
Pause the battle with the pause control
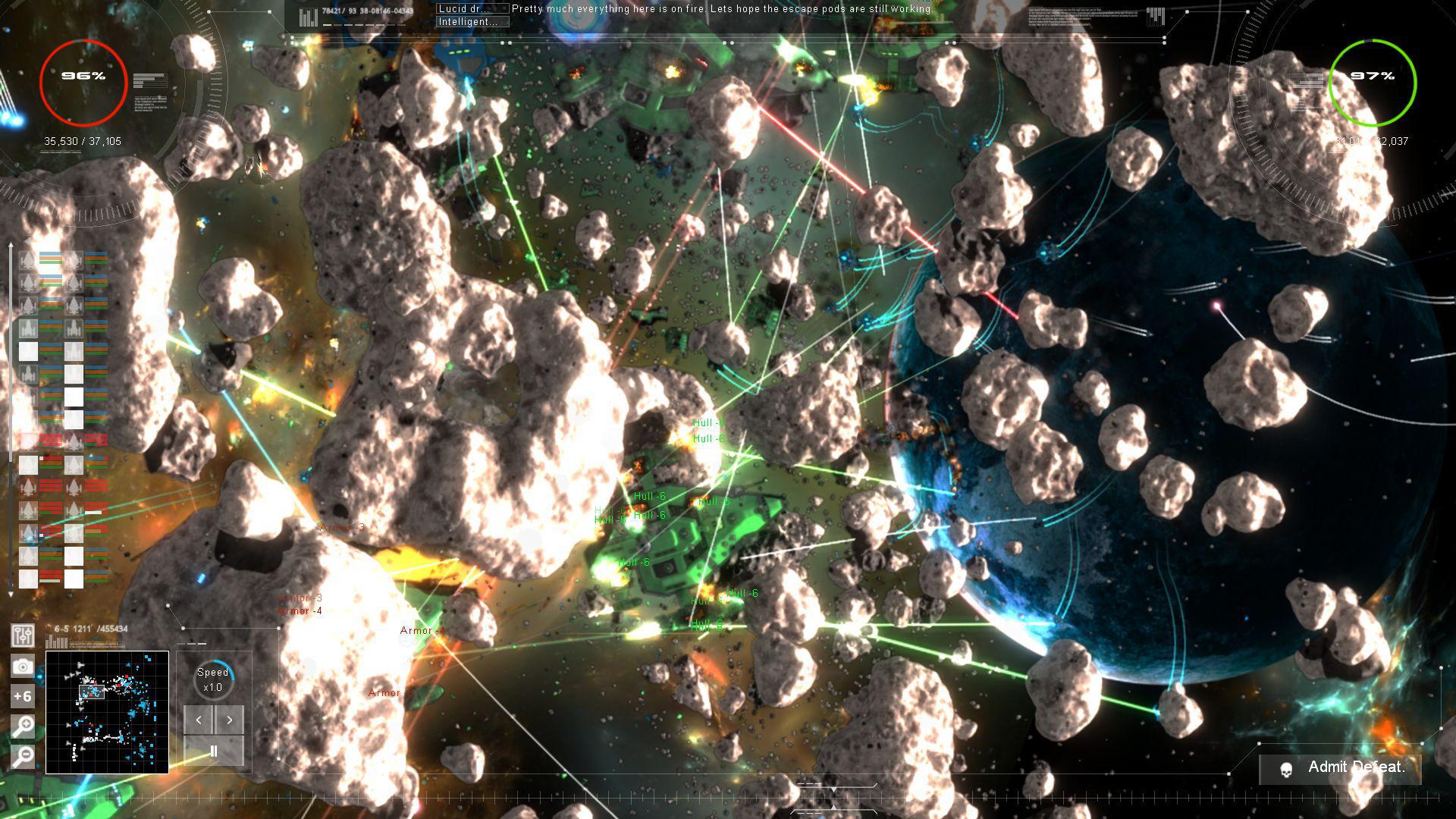213,749
